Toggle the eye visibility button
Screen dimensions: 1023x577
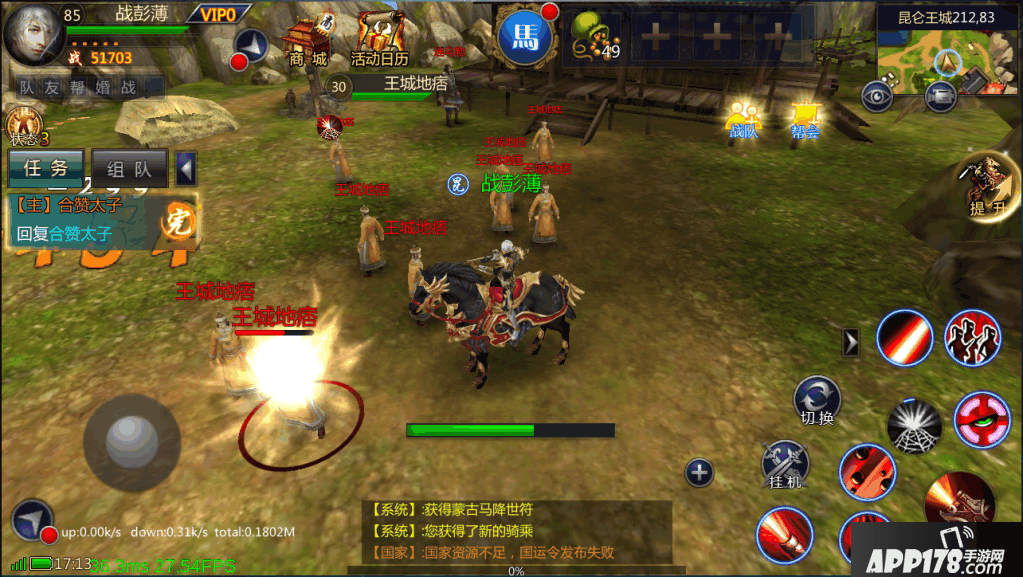click(x=878, y=95)
